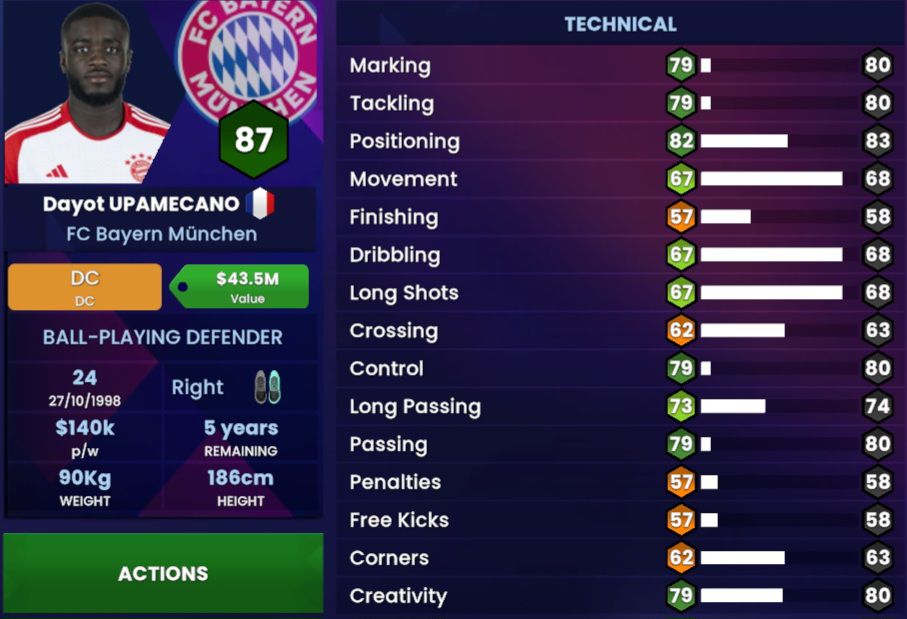Click the $43.5M Value tag
The image size is (907, 619).
[x=241, y=287]
